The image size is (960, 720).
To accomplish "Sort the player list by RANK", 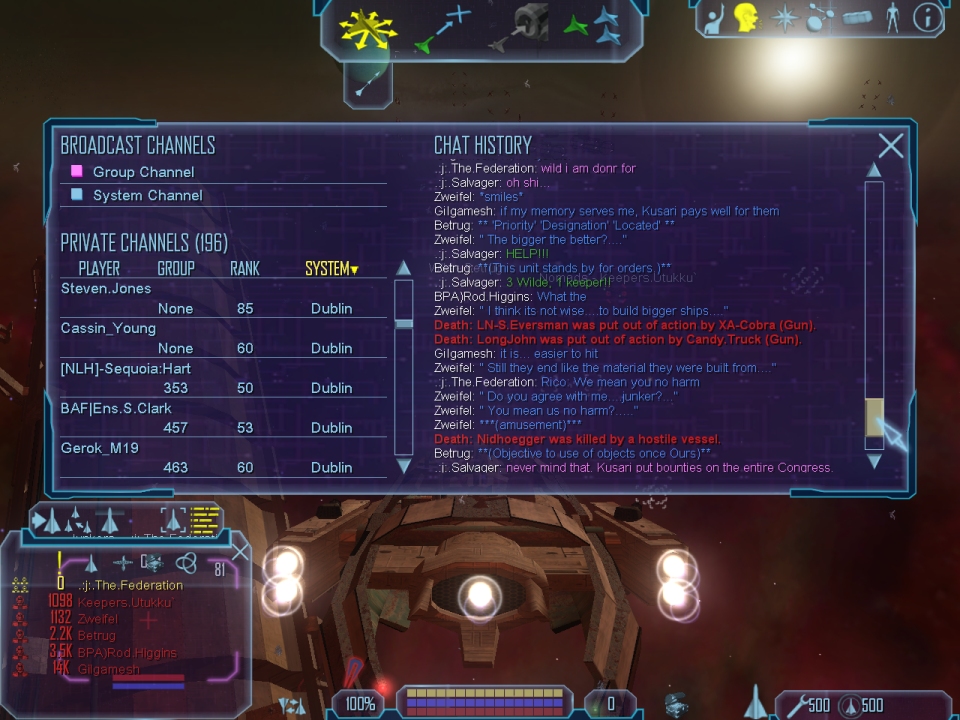I will point(245,269).
